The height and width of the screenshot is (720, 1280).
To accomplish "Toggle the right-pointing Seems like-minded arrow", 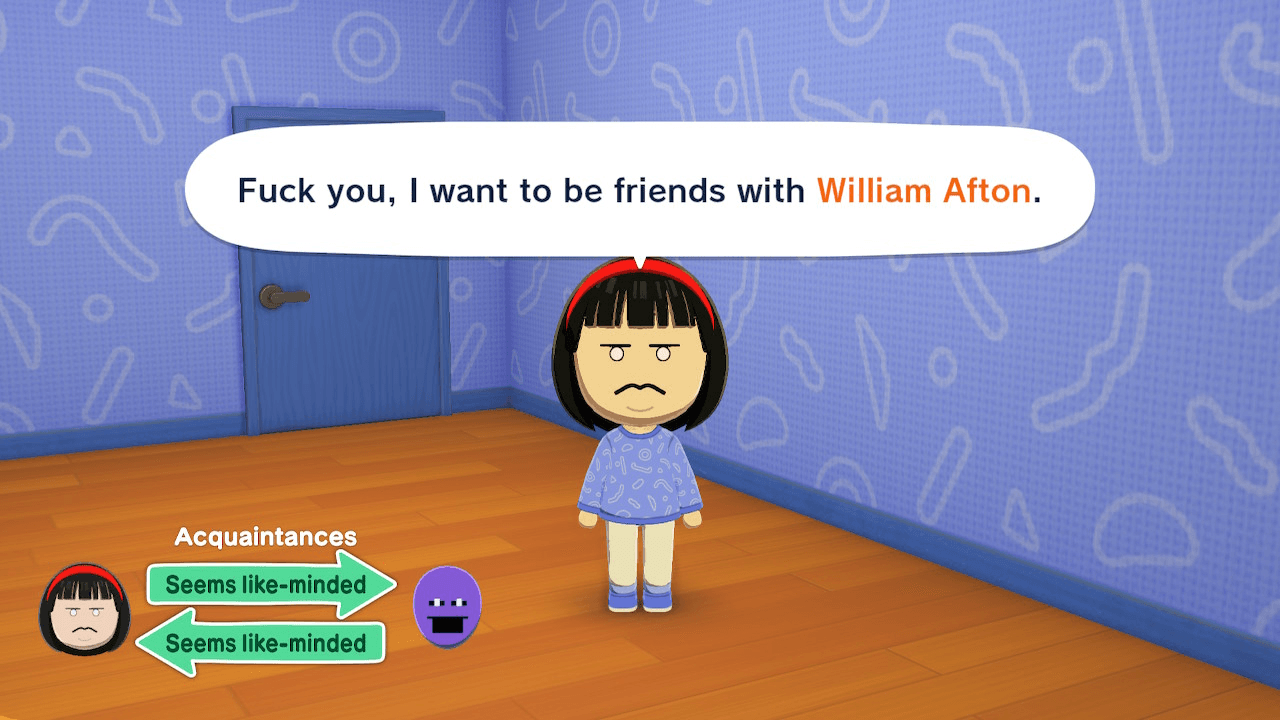I will (x=267, y=585).
